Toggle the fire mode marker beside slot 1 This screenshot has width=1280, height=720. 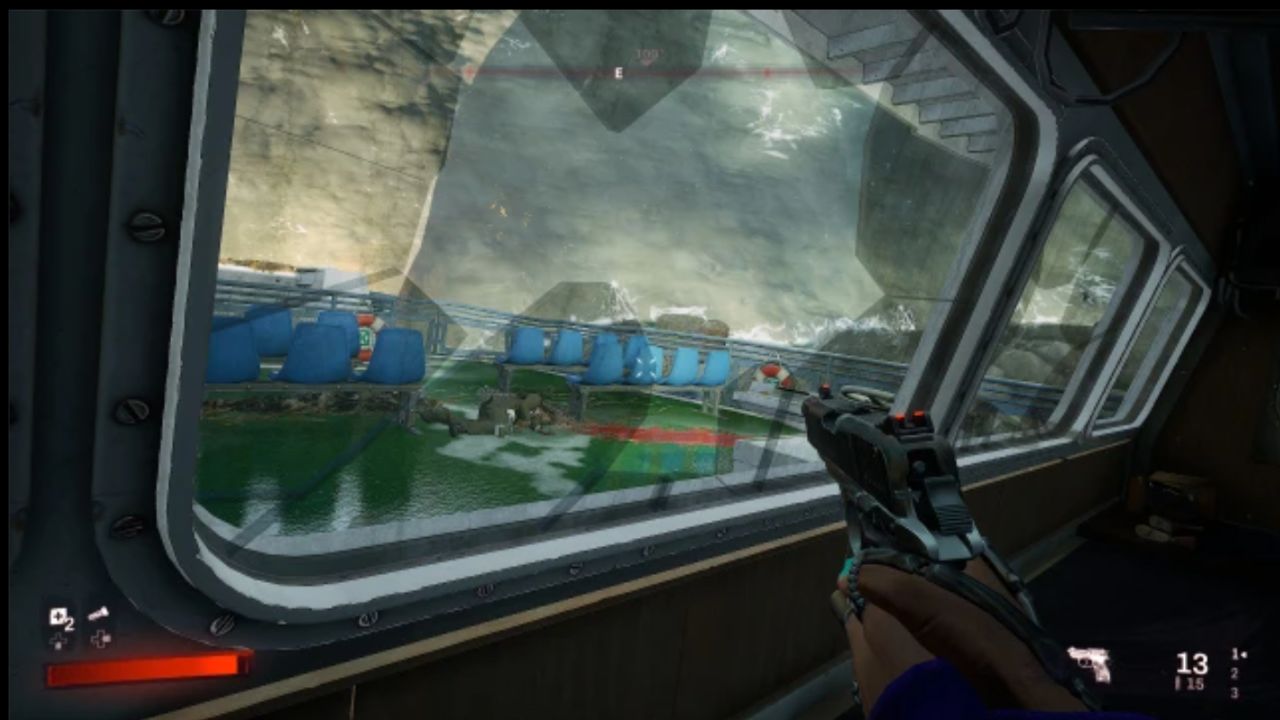click(x=1245, y=654)
